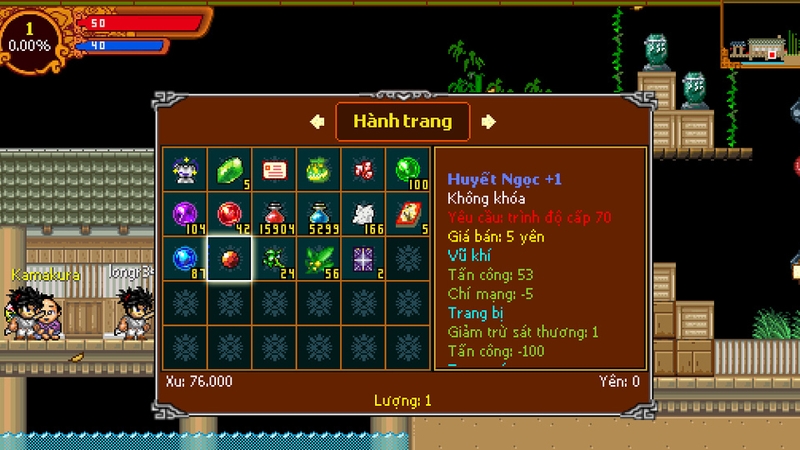Select the red scroll book item
800x450 pixels.
pos(408,214)
